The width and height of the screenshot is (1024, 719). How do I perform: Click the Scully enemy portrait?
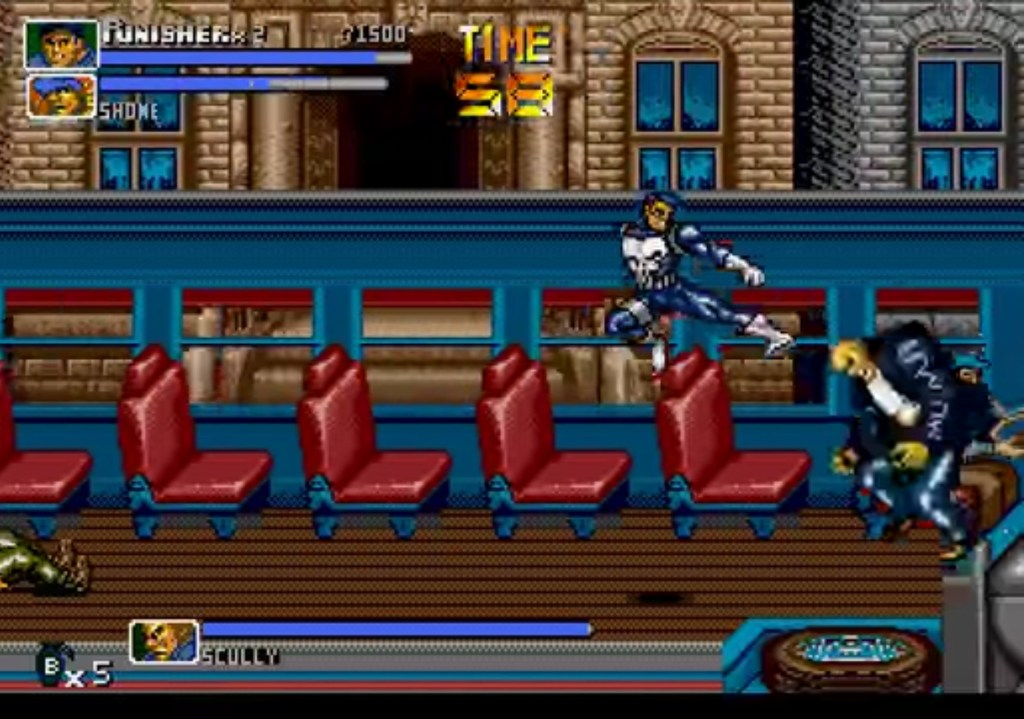[x=164, y=641]
